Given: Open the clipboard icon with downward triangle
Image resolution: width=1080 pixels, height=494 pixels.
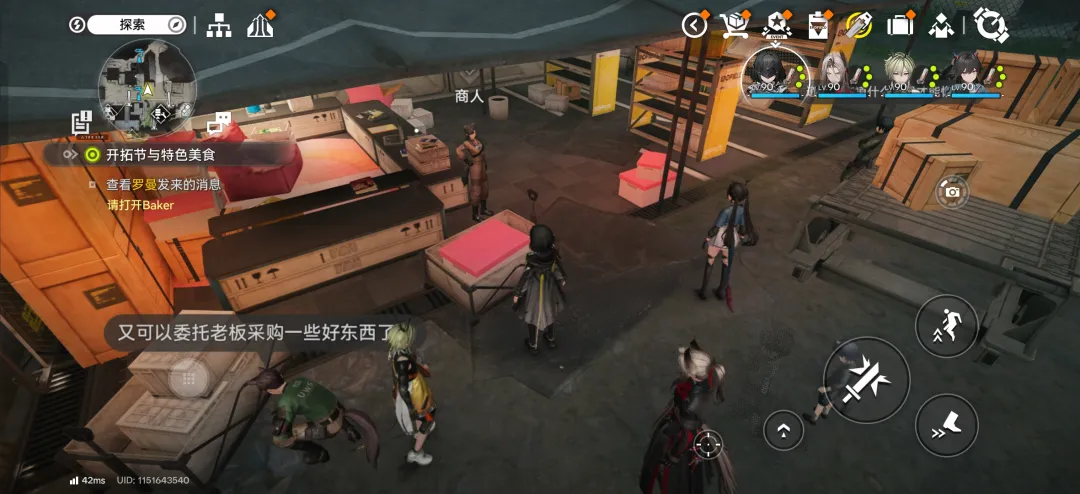Looking at the screenshot, I should coord(818,25).
